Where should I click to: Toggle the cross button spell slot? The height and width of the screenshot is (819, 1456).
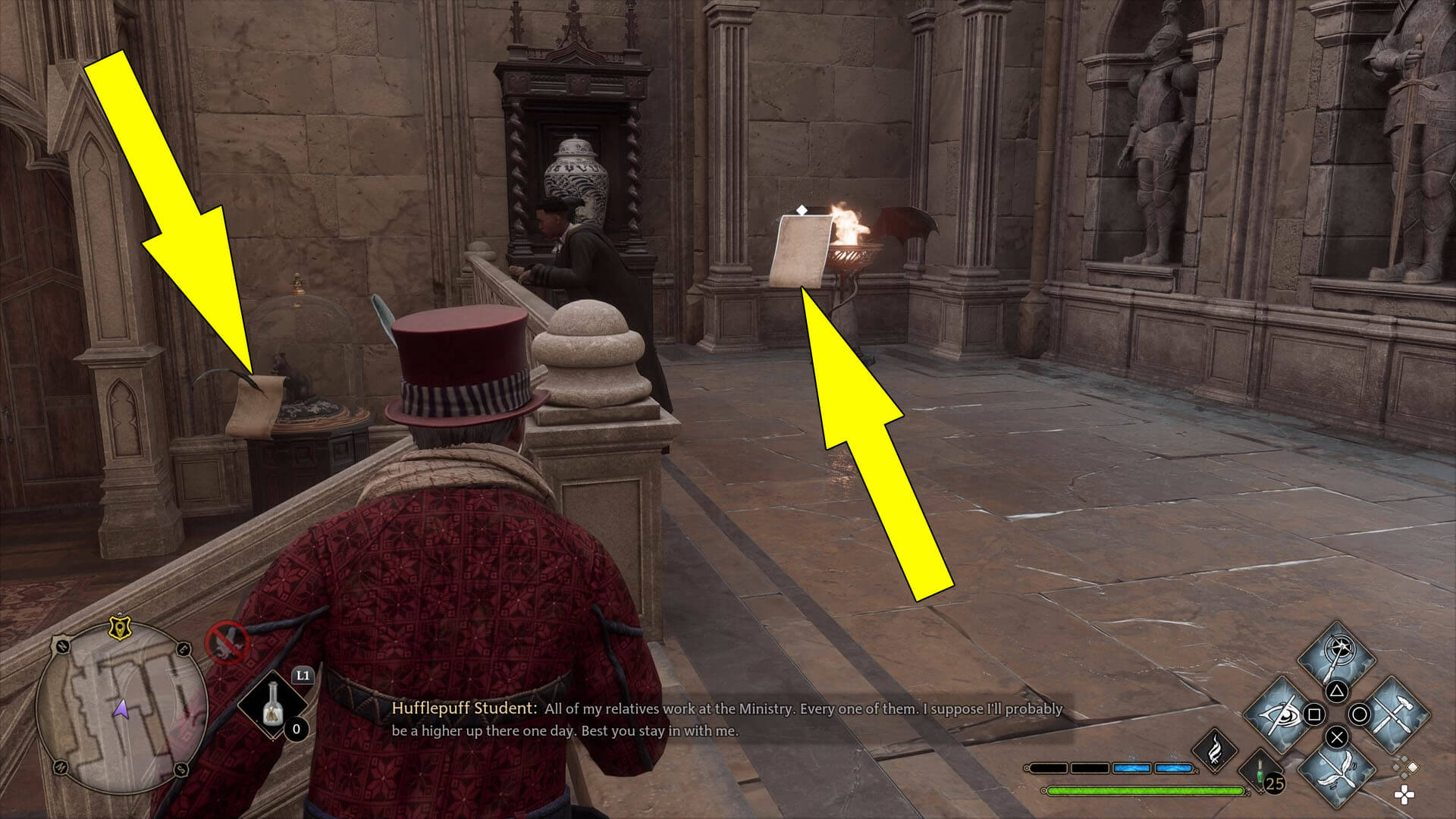pos(1337,736)
